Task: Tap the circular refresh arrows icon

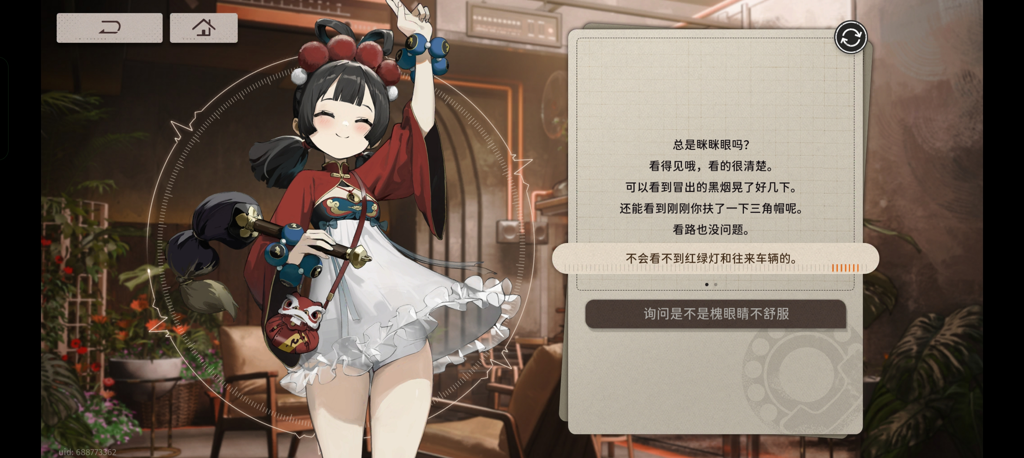Action: tap(850, 38)
